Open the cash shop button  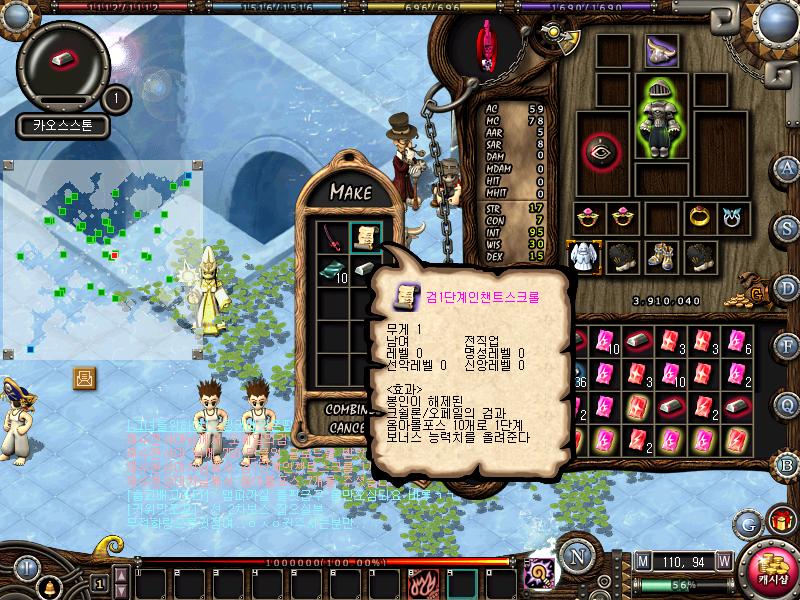point(769,567)
